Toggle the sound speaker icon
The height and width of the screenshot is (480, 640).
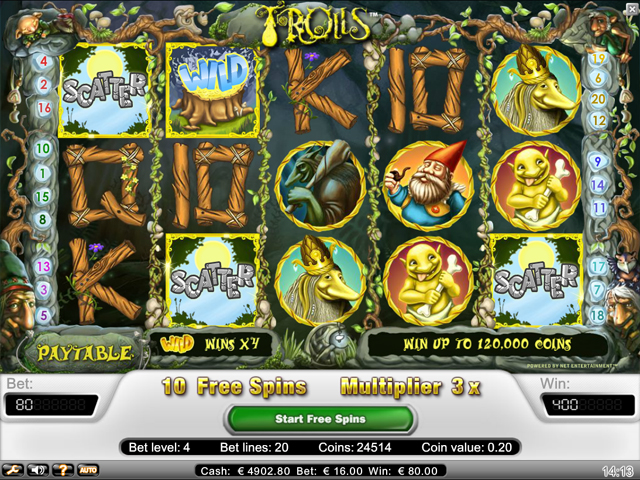pos(38,469)
